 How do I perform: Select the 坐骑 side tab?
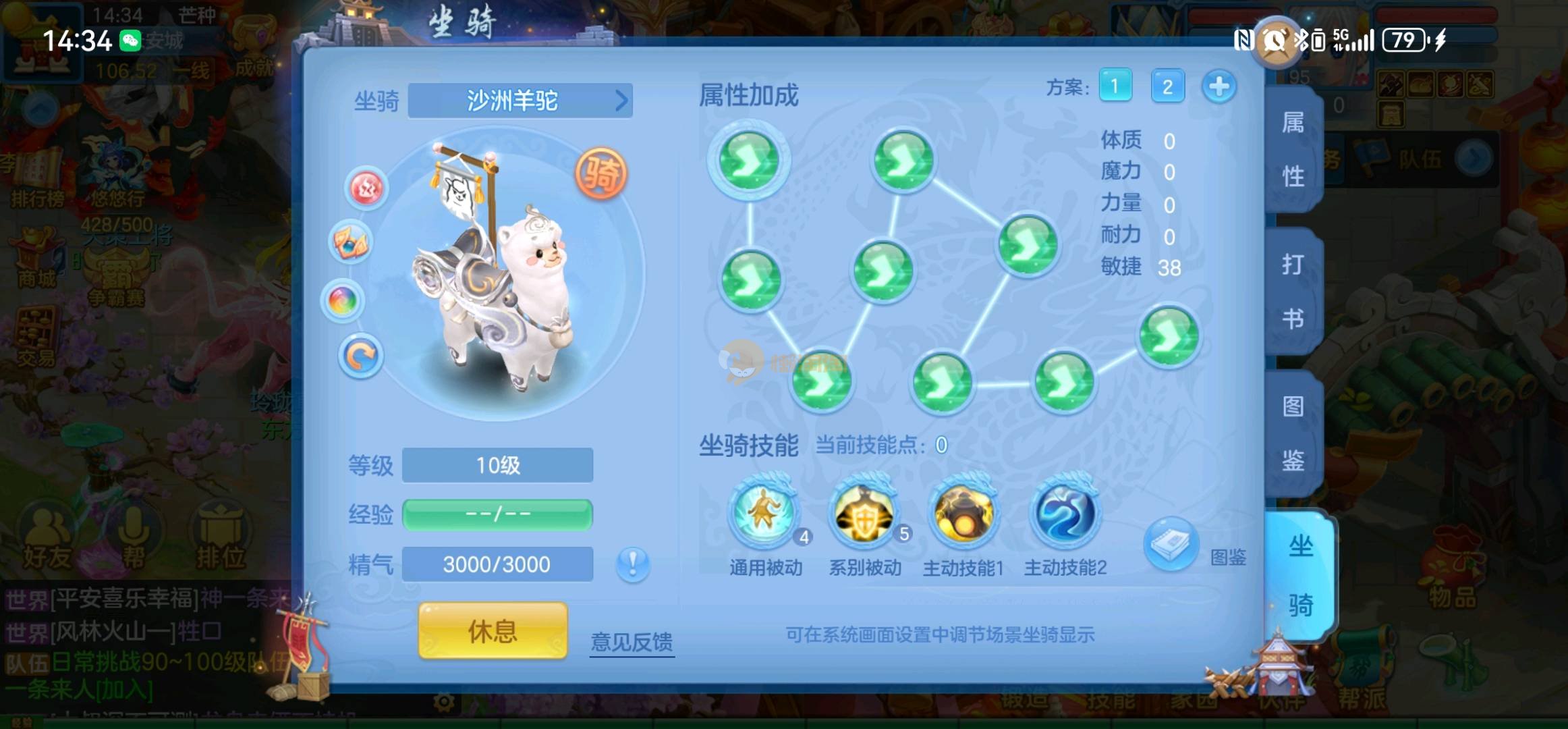pos(1299,575)
